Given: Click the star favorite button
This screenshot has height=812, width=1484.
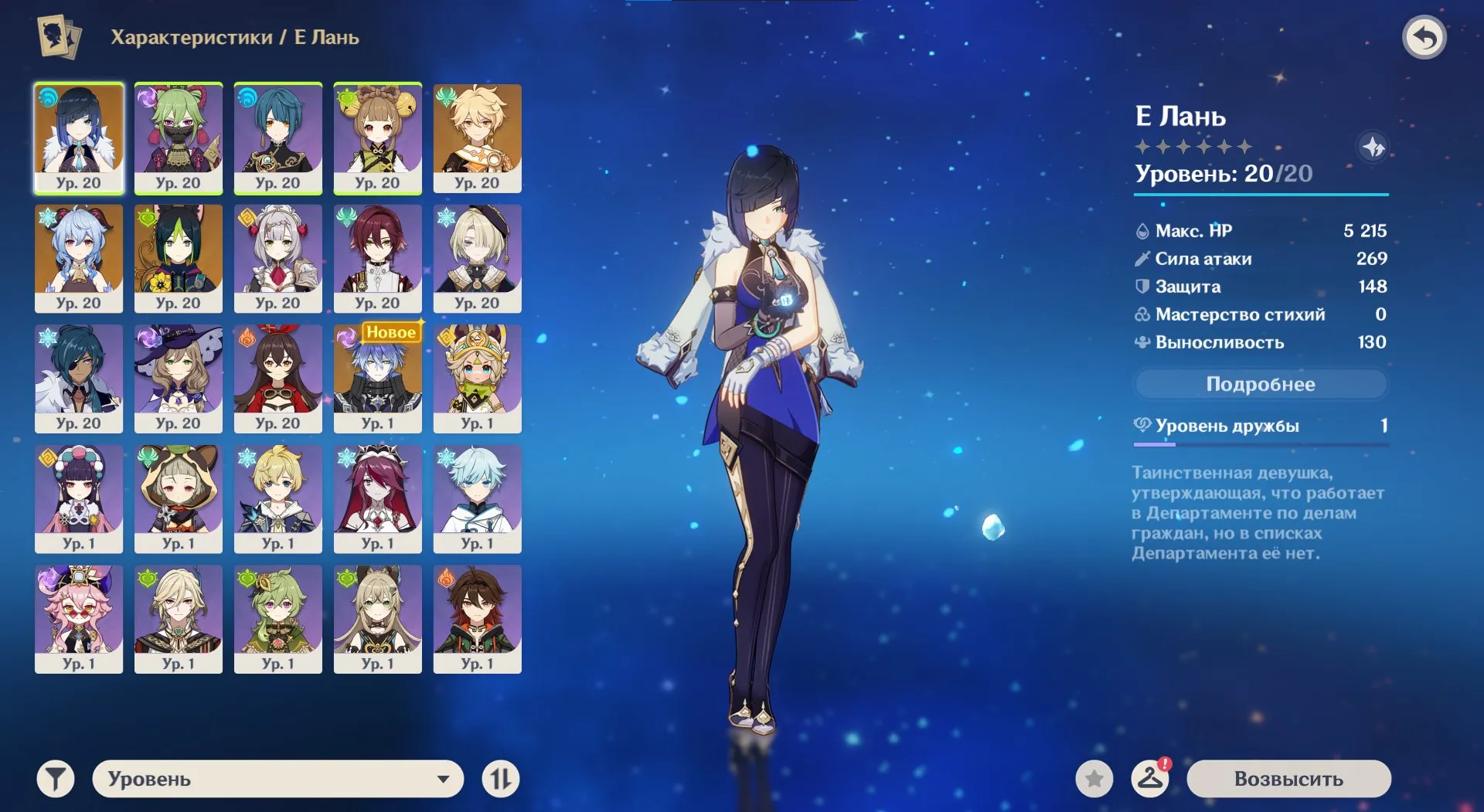Looking at the screenshot, I should [1094, 779].
